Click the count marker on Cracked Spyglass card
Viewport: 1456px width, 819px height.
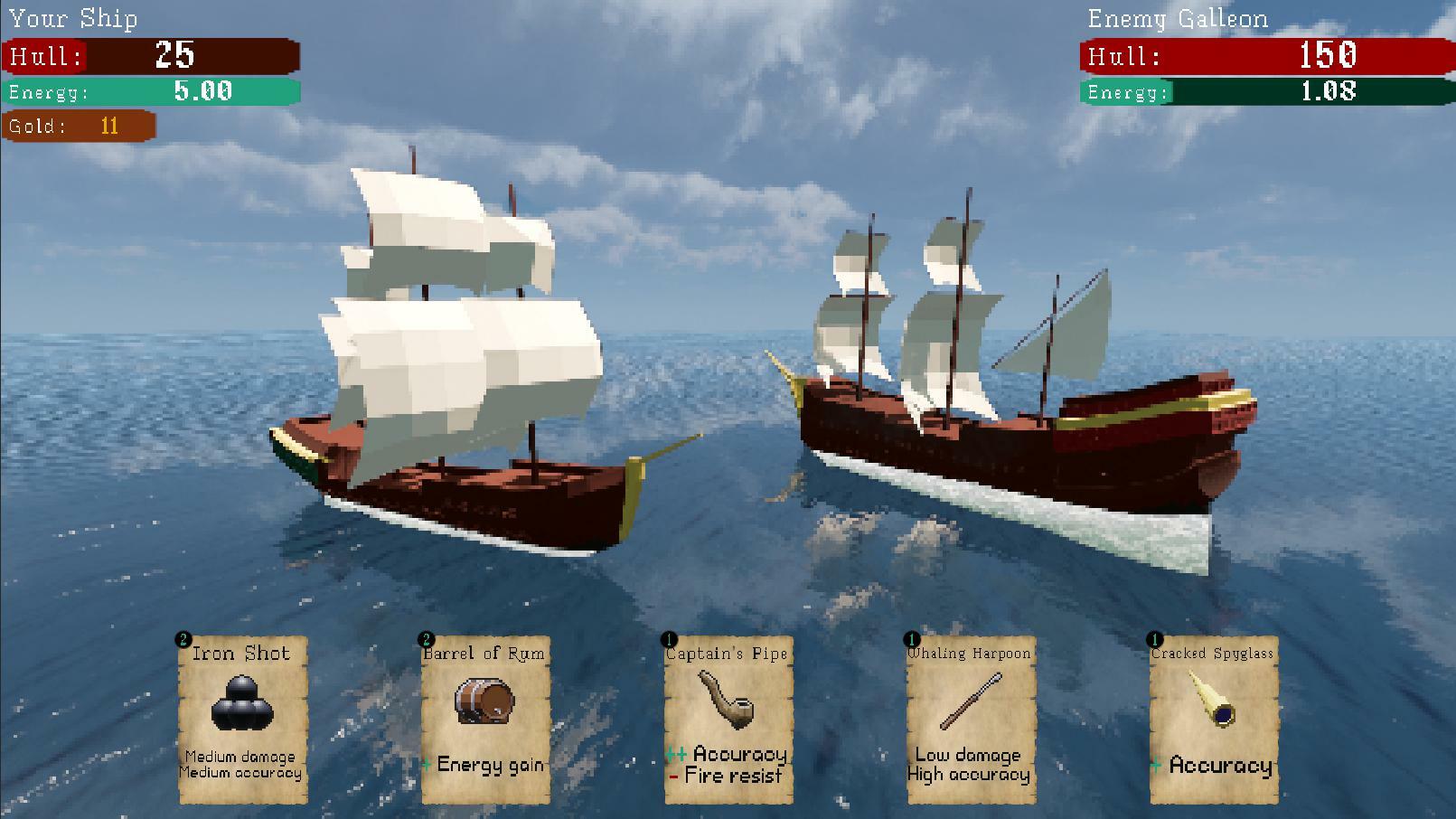[1154, 639]
